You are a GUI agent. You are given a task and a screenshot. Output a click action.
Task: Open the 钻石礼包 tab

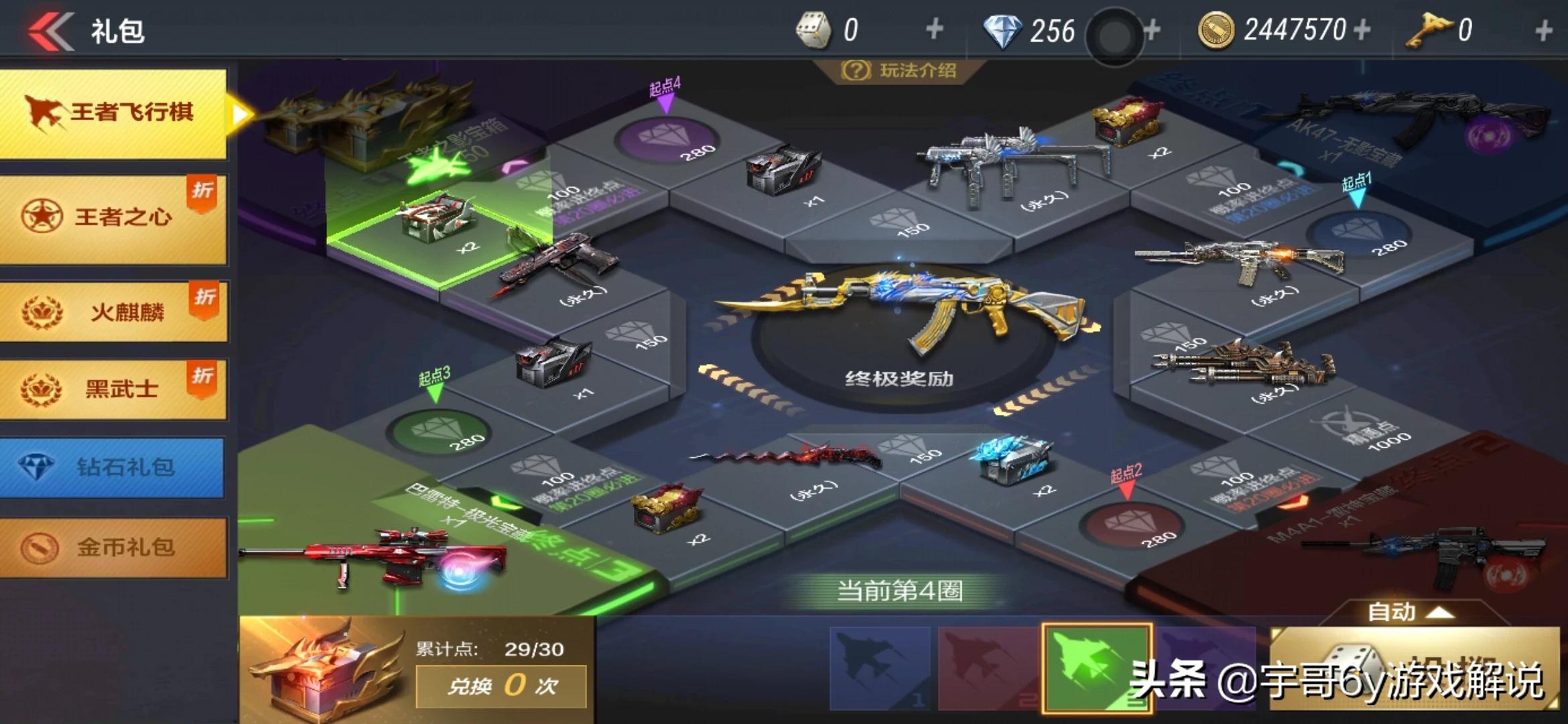(x=113, y=467)
